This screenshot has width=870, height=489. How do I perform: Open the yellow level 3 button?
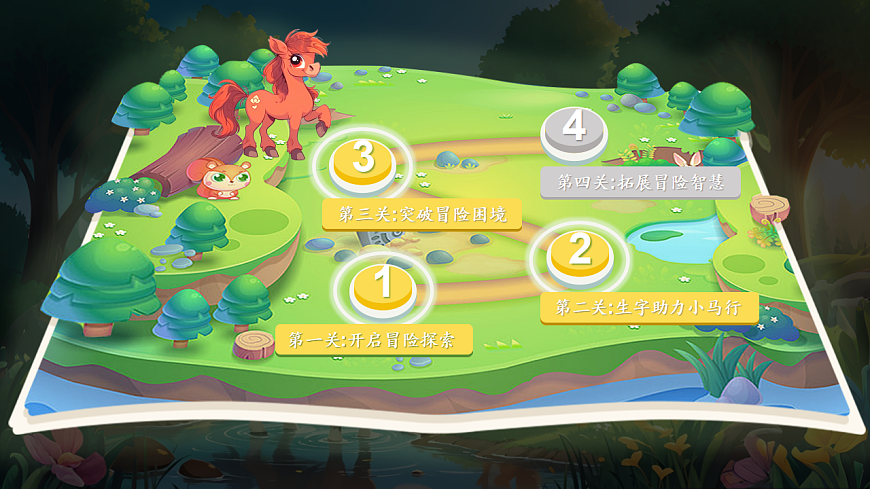coord(364,161)
